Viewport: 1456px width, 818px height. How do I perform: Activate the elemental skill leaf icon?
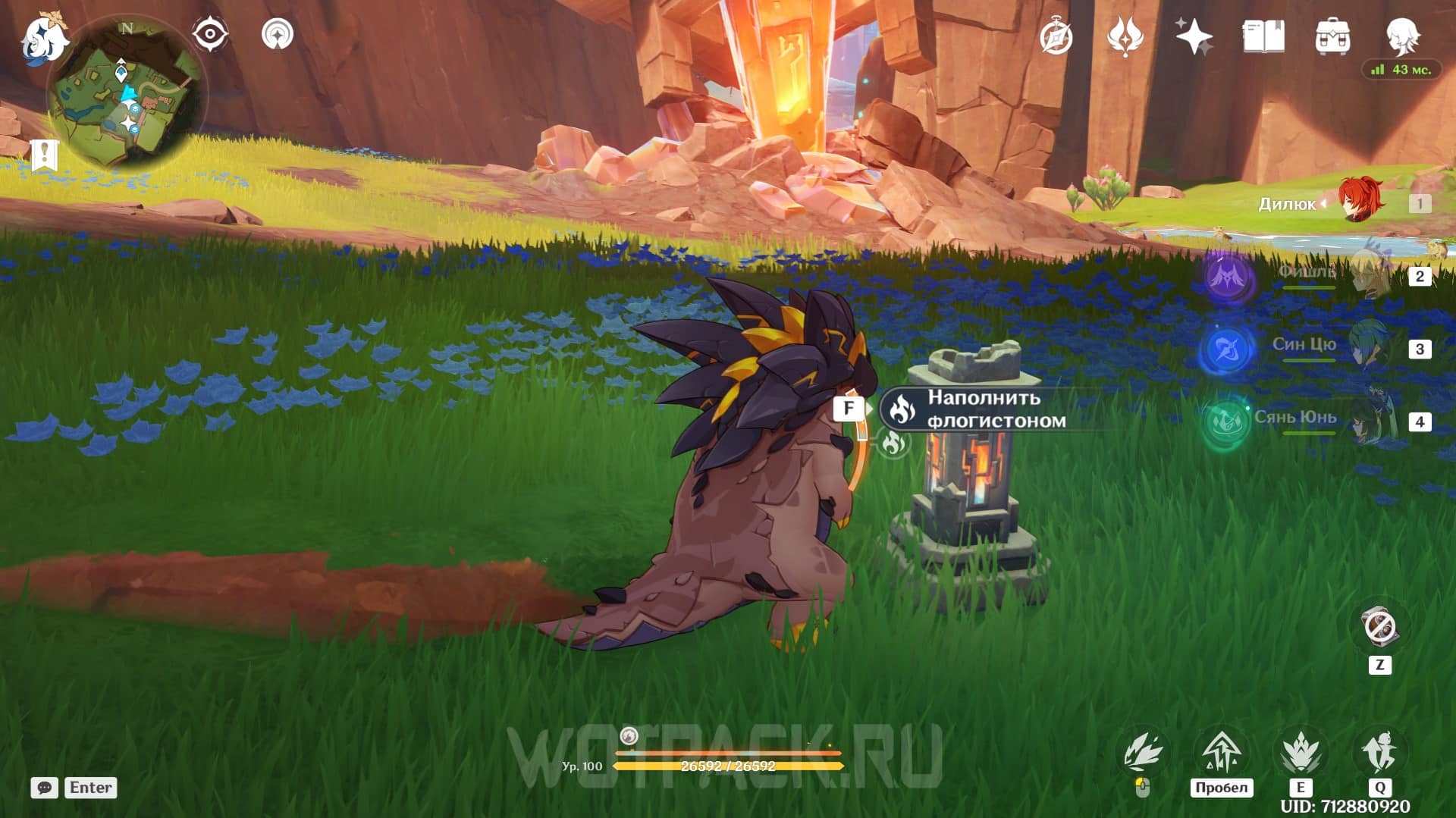click(x=1301, y=753)
